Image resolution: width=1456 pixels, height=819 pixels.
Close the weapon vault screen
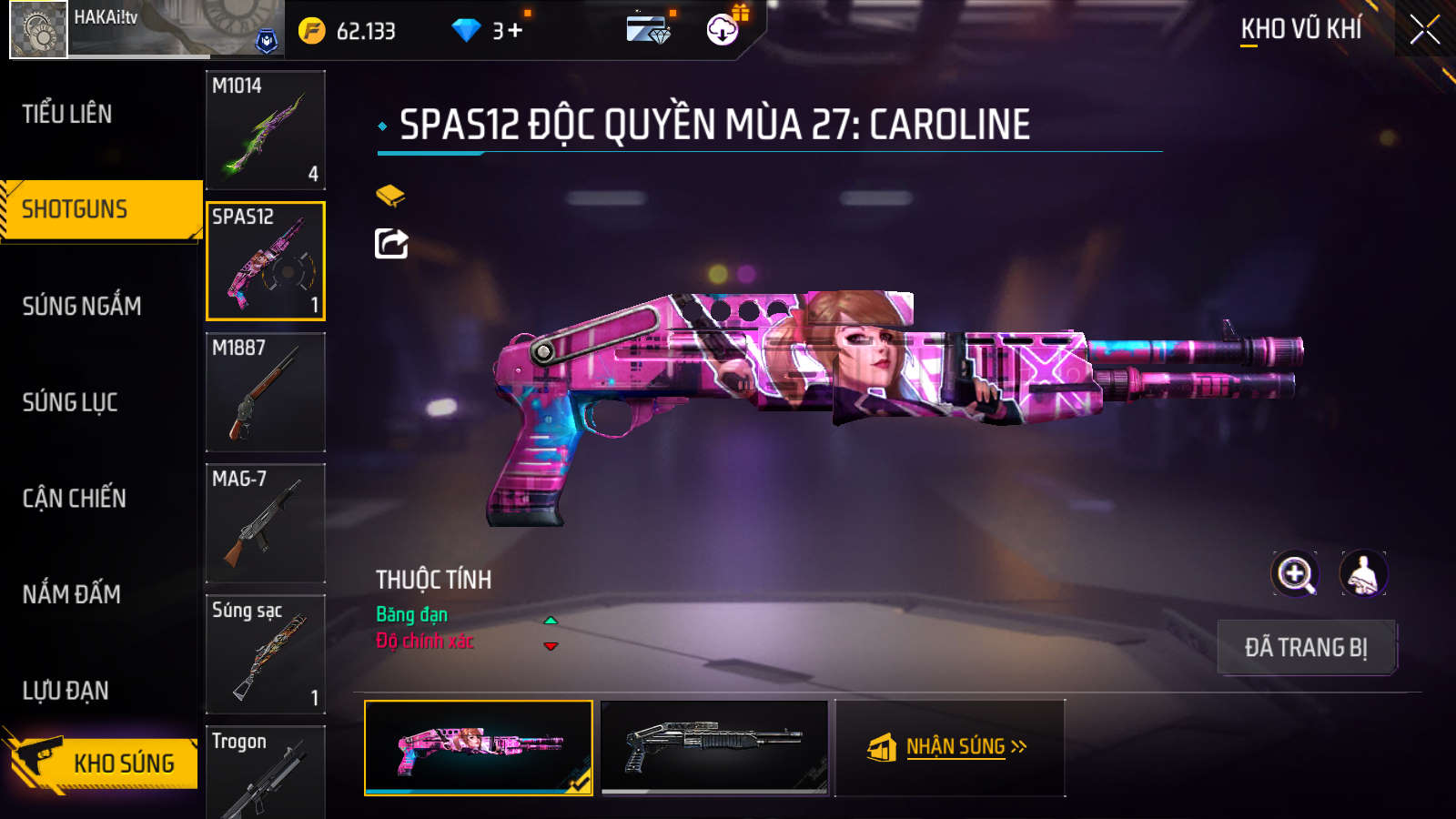click(x=1424, y=30)
